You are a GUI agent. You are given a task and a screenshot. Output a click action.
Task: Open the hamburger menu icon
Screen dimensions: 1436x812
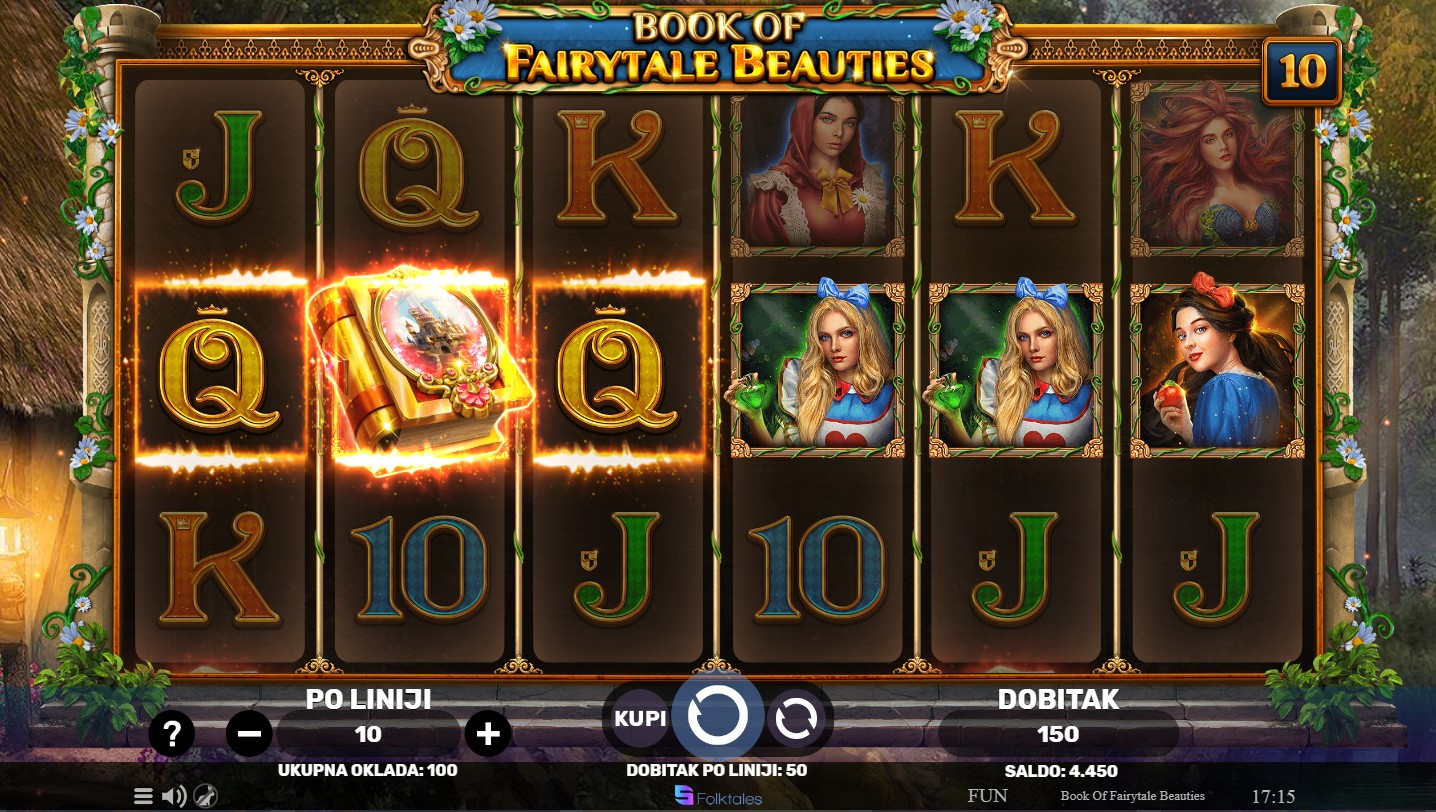coord(144,796)
